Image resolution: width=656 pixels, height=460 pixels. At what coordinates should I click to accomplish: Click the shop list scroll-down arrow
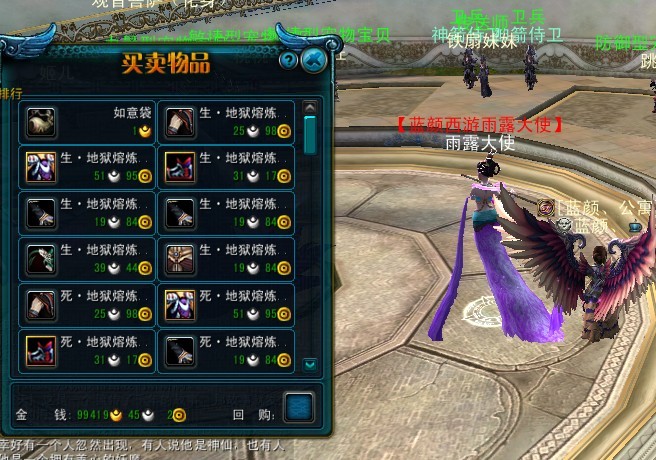pos(309,365)
